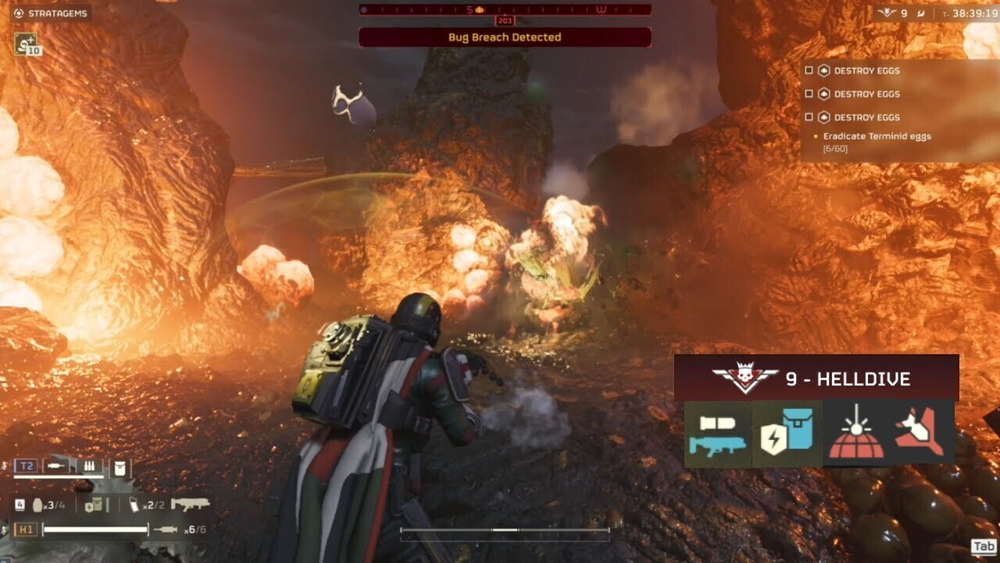1000x563 pixels.
Task: Click the difficulty skull emblem beside mission timer
Action: [886, 13]
